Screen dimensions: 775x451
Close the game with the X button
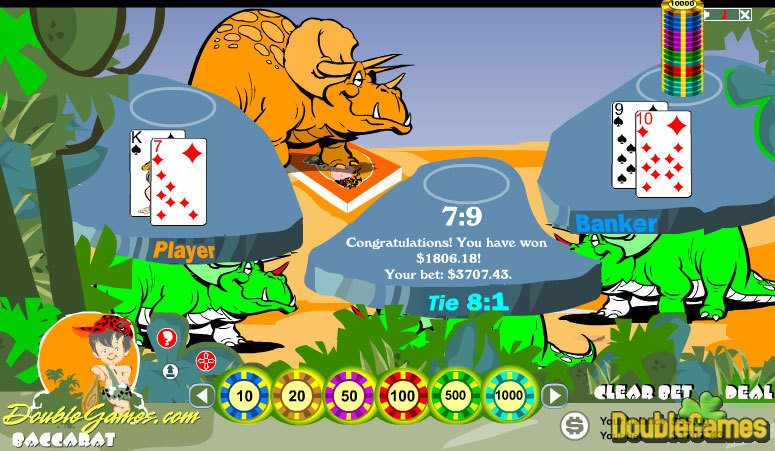[745, 15]
